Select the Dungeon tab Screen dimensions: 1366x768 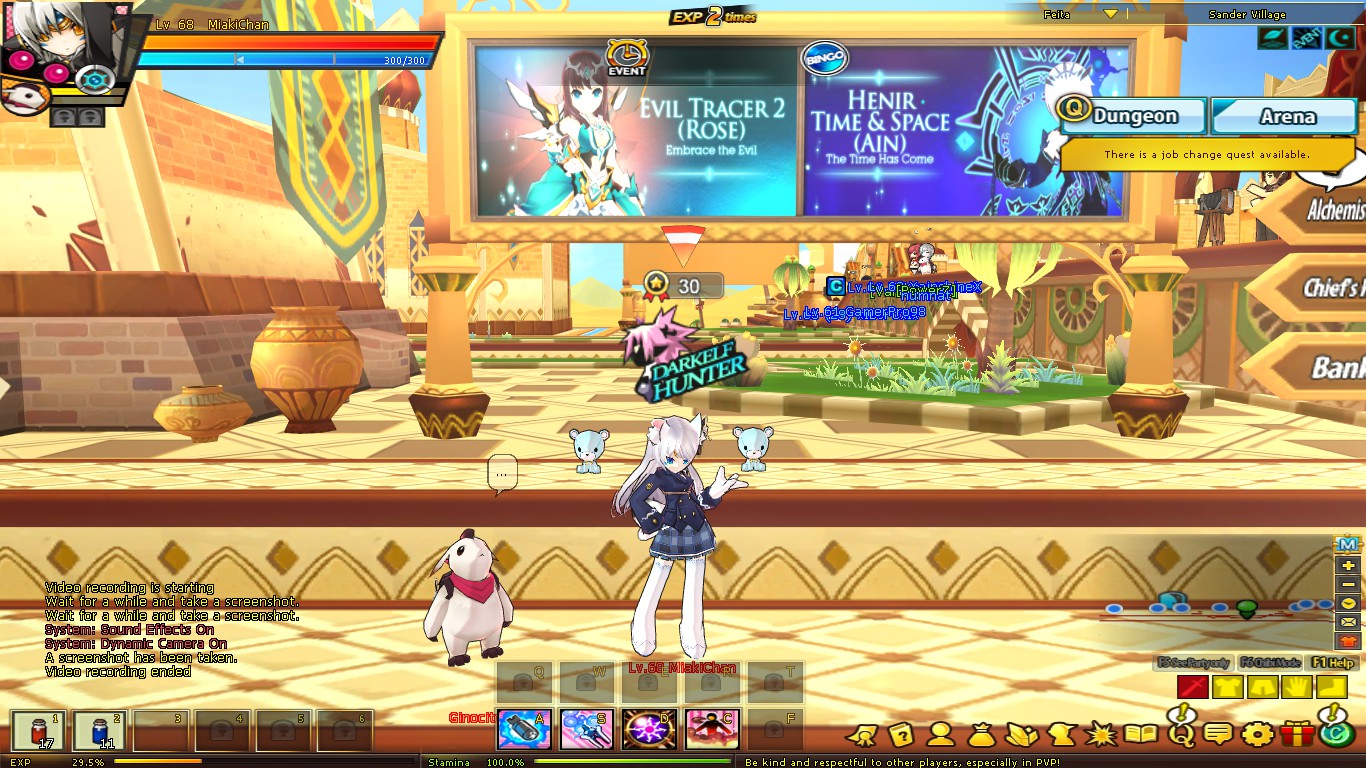(x=1133, y=116)
